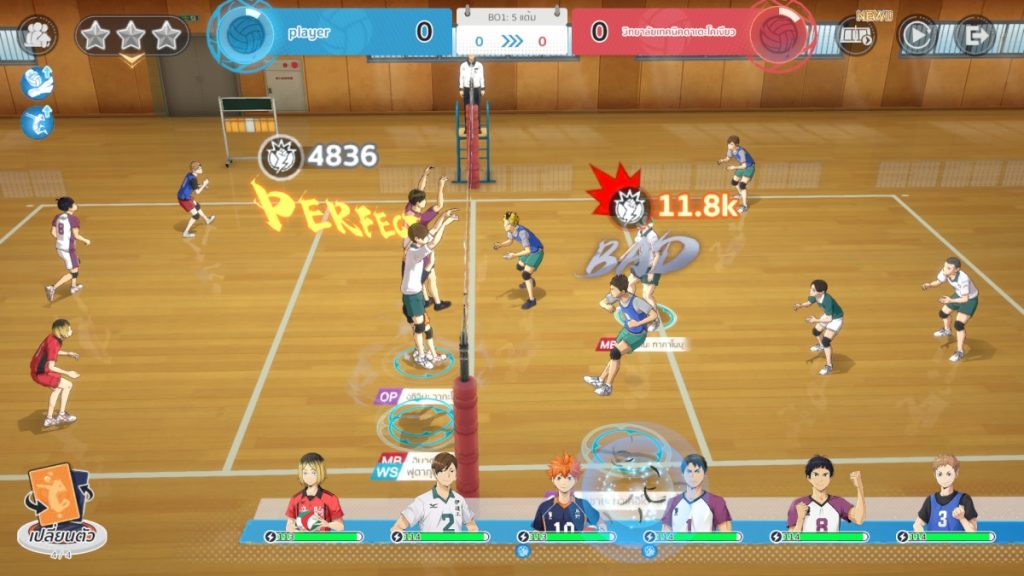Exit the match with the arrow button

click(974, 36)
